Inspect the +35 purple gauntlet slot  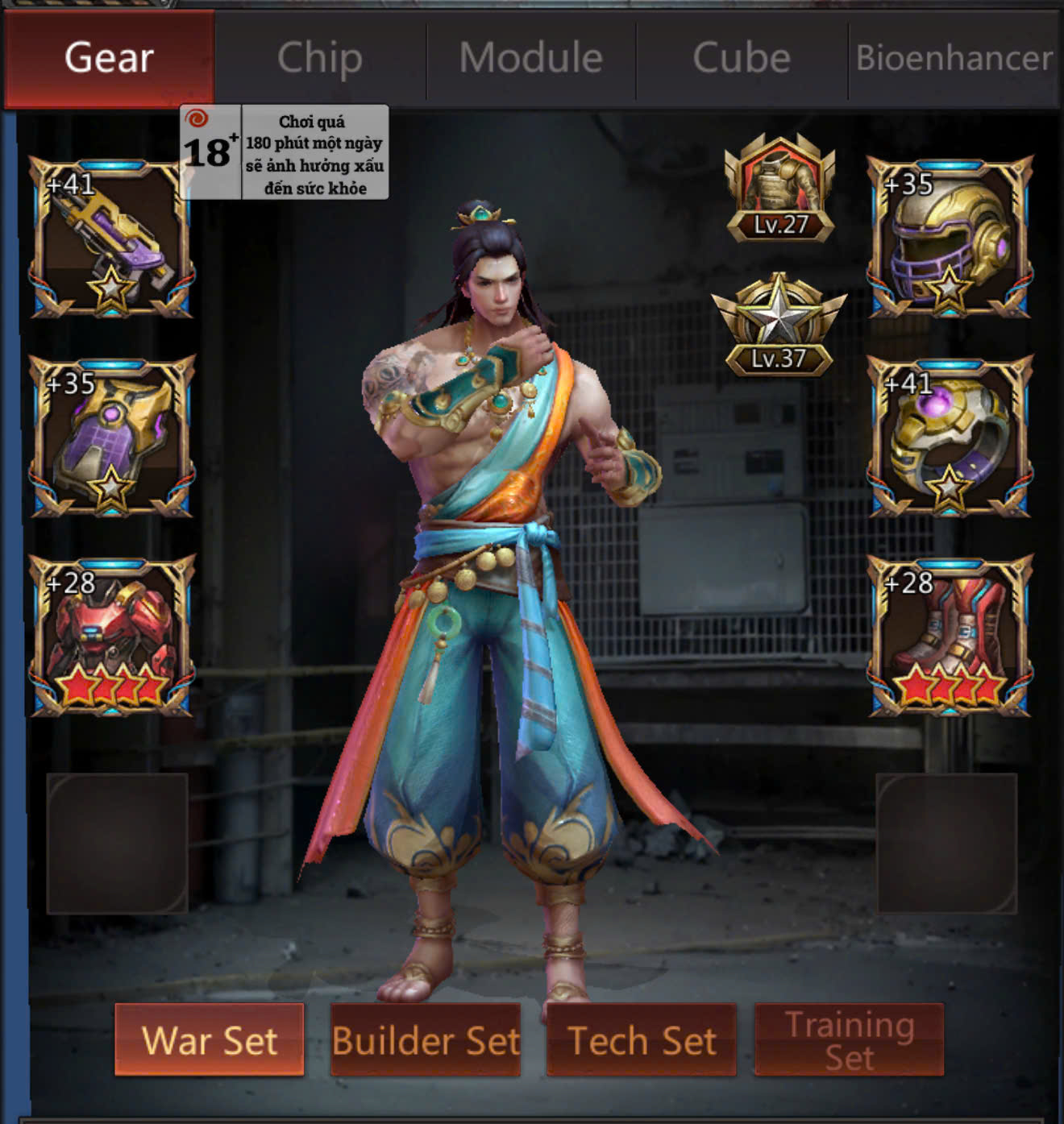pyautogui.click(x=111, y=437)
